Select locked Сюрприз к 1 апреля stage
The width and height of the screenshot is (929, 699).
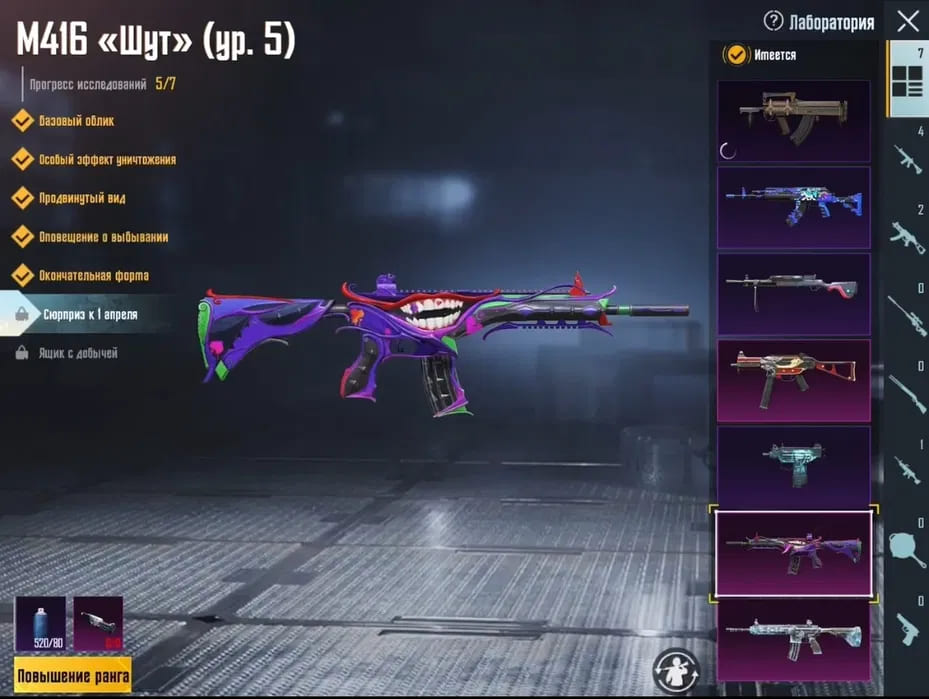pos(89,314)
